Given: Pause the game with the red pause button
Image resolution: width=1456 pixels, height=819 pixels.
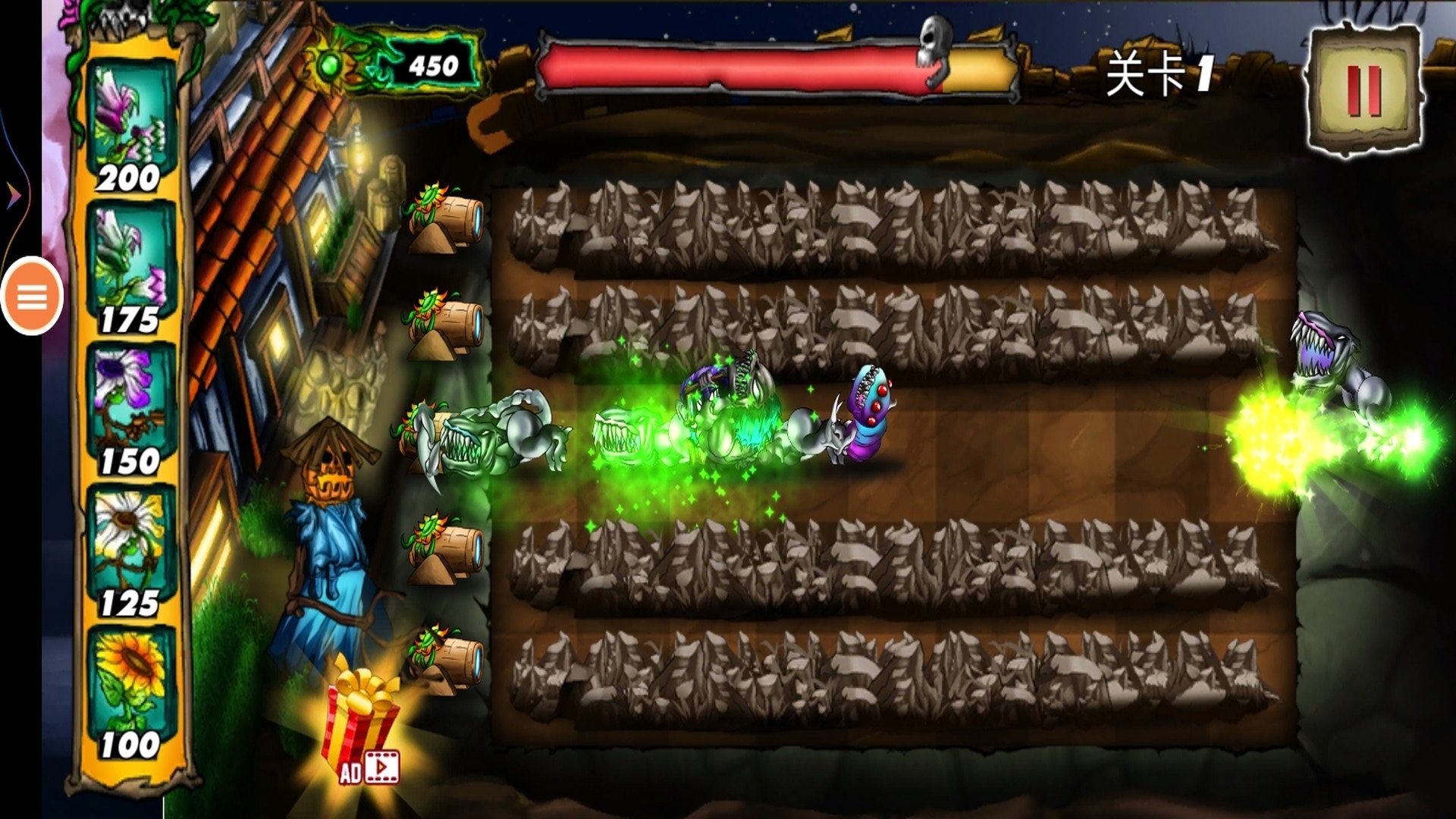Looking at the screenshot, I should pos(1364,91).
